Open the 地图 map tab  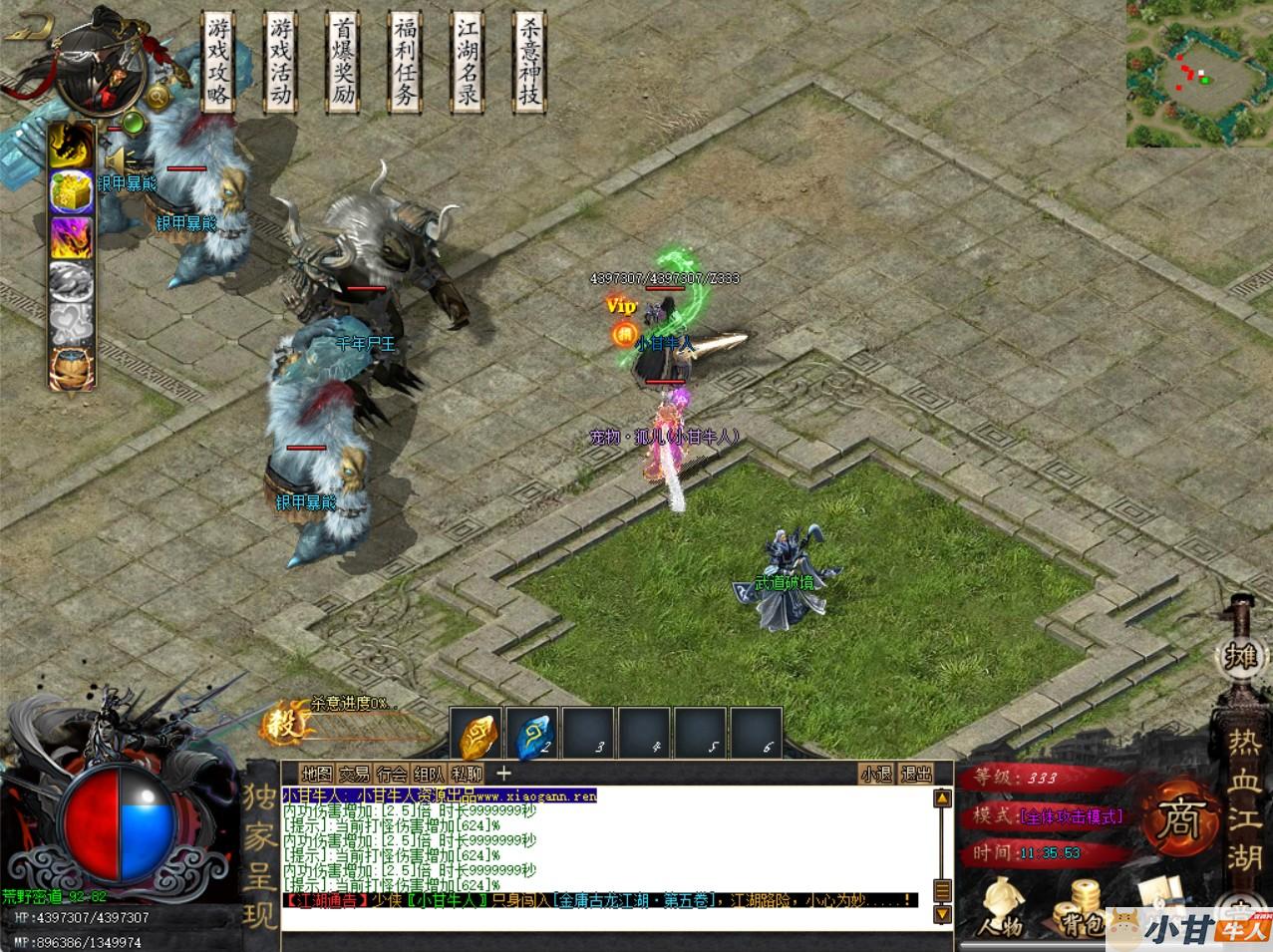tap(317, 774)
